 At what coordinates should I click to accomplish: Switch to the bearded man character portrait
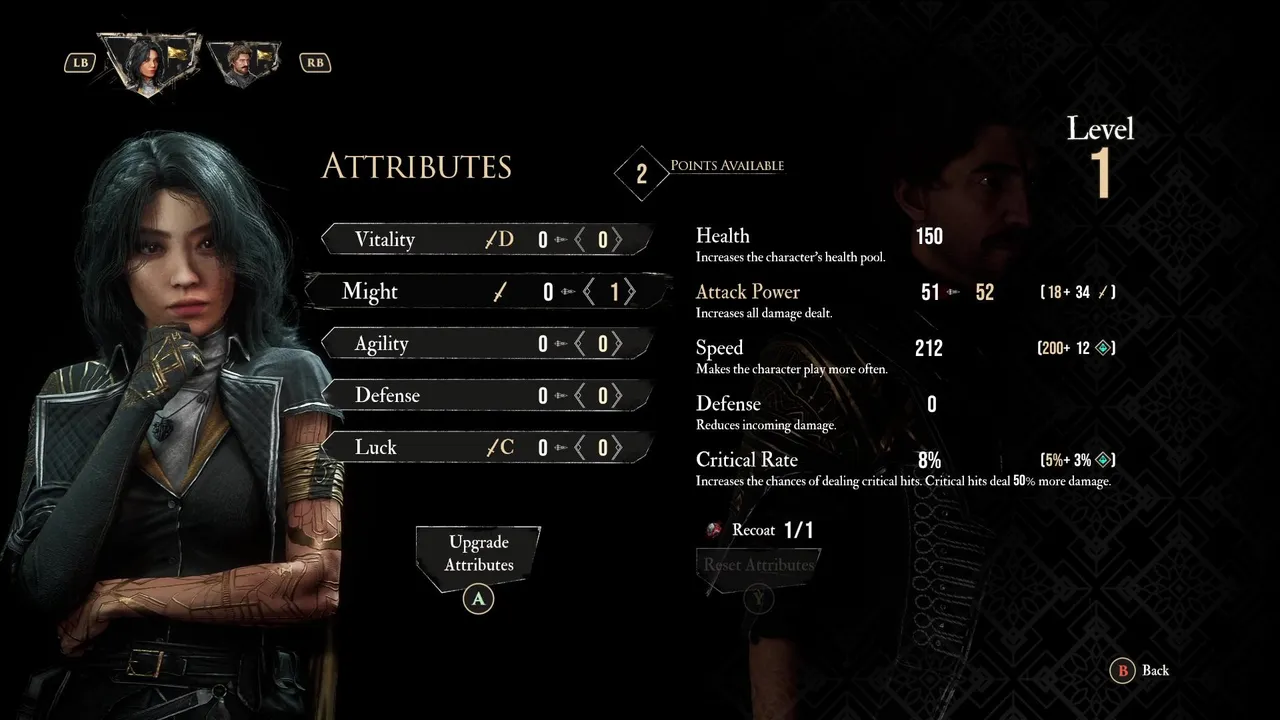(x=243, y=62)
